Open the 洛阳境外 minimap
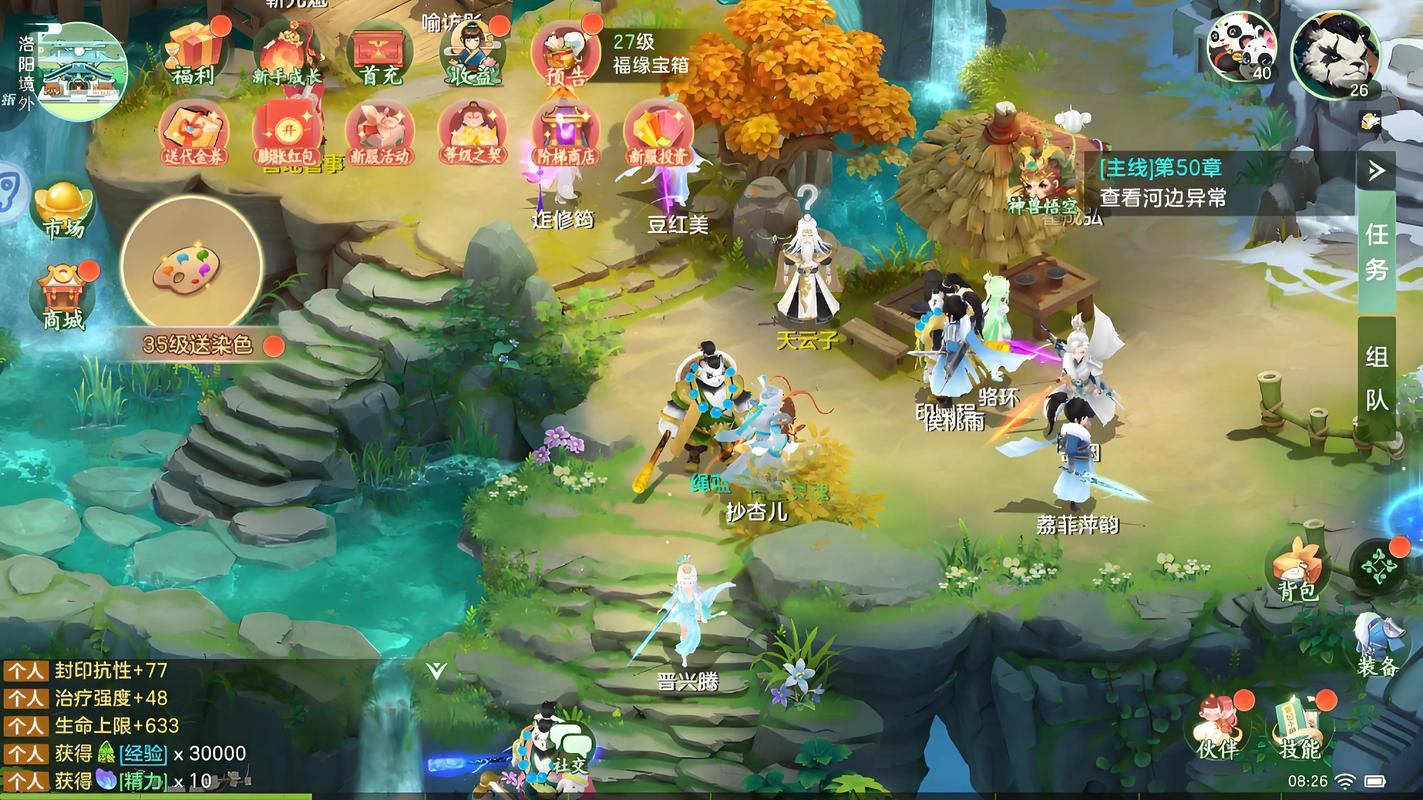The height and width of the screenshot is (800, 1423). click(x=78, y=72)
